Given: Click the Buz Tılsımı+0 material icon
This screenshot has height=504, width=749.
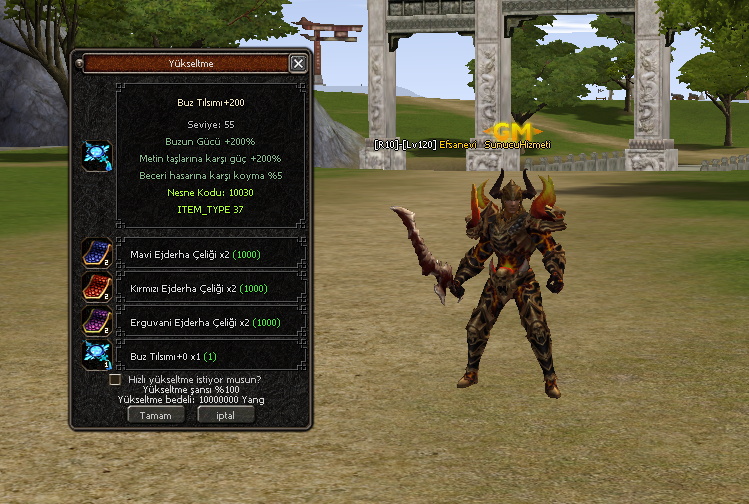Looking at the screenshot, I should 97,355.
